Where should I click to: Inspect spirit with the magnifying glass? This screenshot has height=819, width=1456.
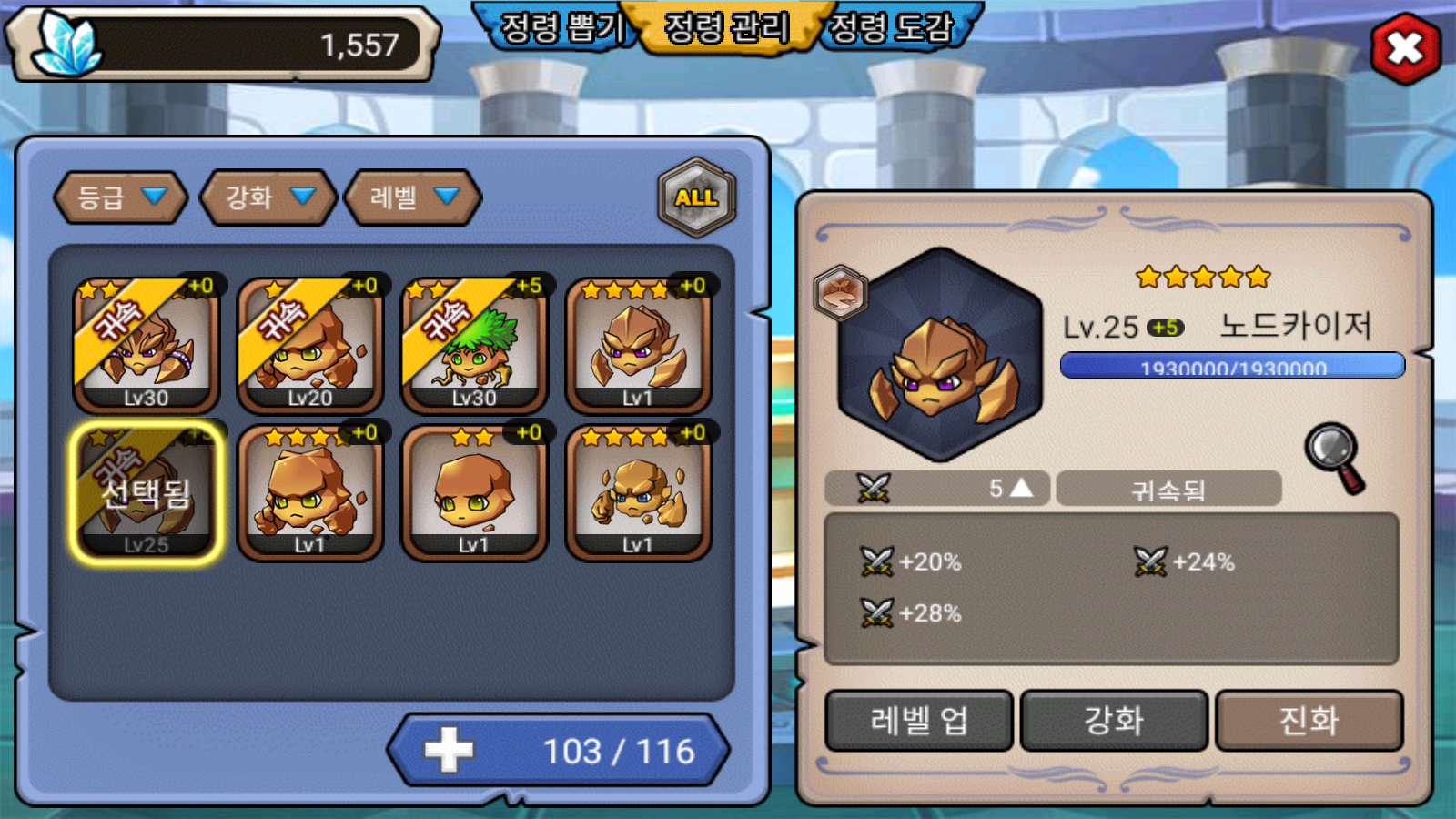coord(1335,457)
